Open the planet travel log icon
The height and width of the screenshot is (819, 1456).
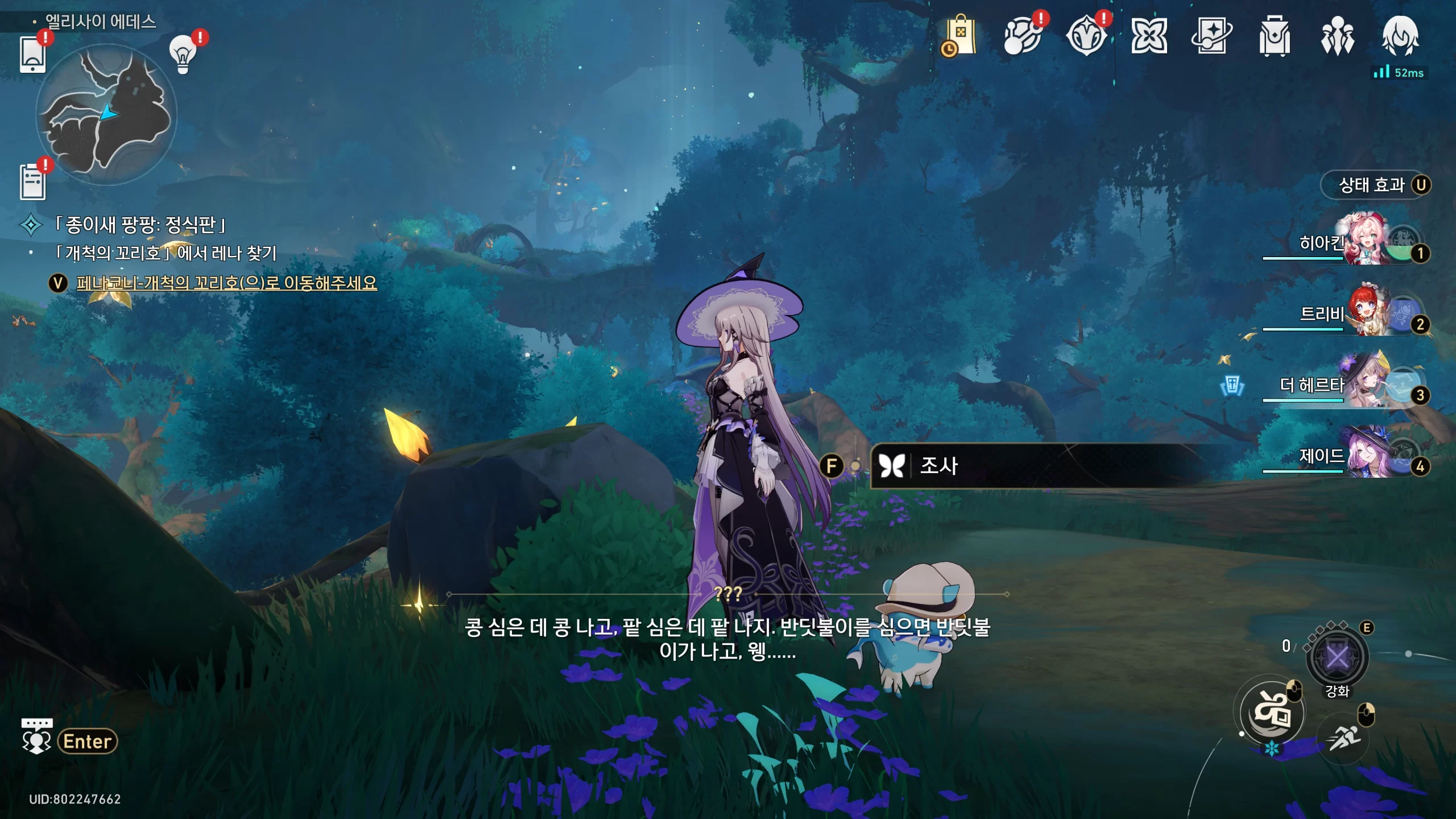point(1023,36)
